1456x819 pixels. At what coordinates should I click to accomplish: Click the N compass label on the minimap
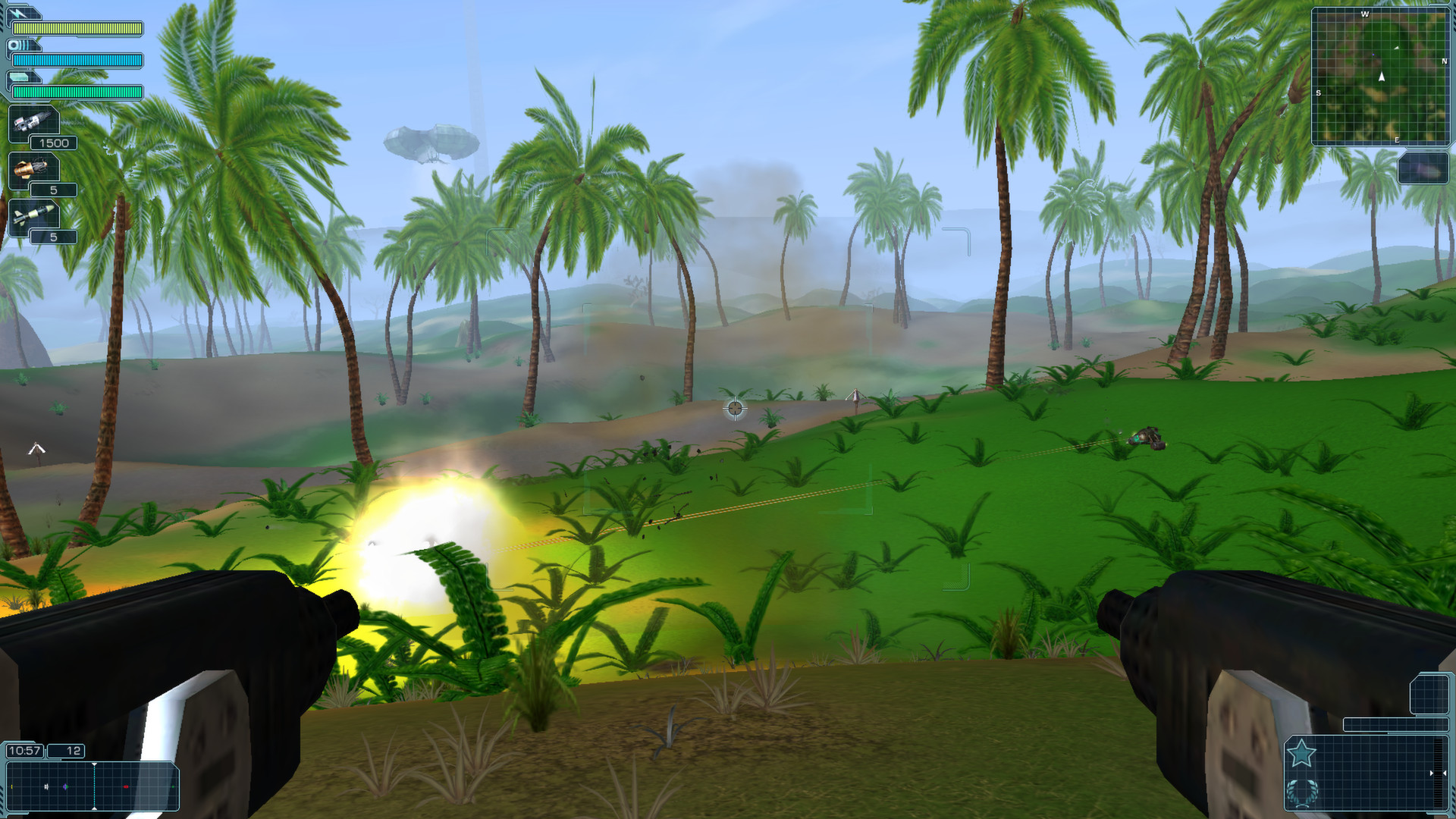coord(1445,61)
